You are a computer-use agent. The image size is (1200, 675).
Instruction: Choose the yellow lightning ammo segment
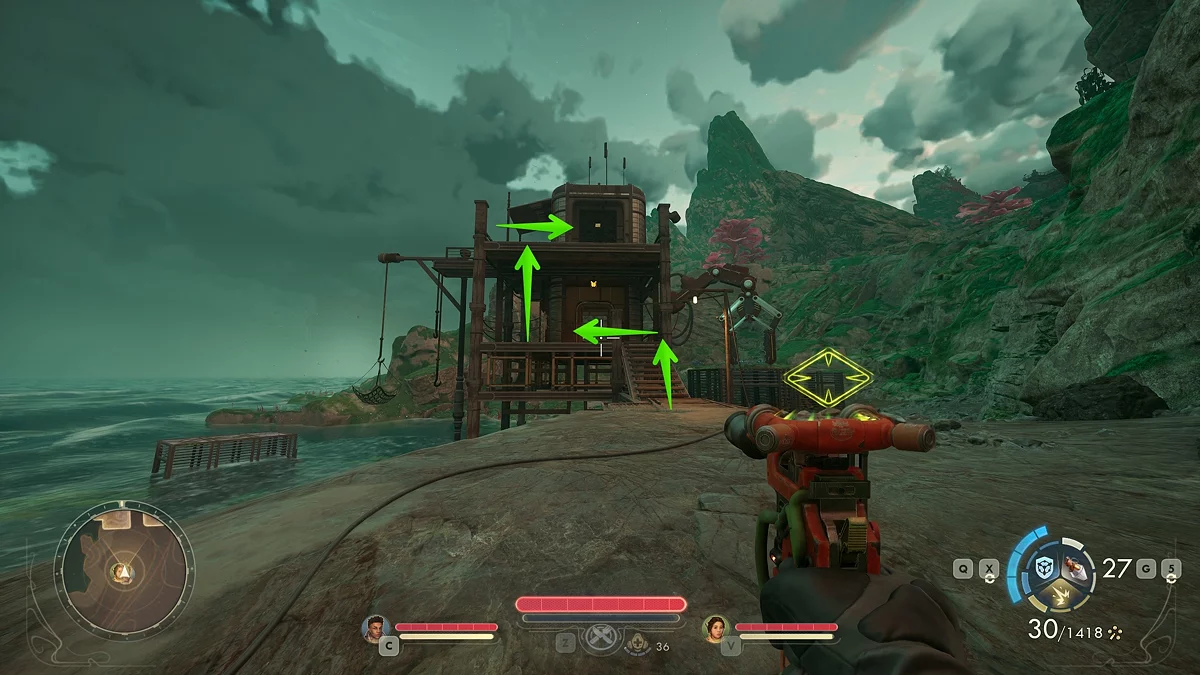1059,595
